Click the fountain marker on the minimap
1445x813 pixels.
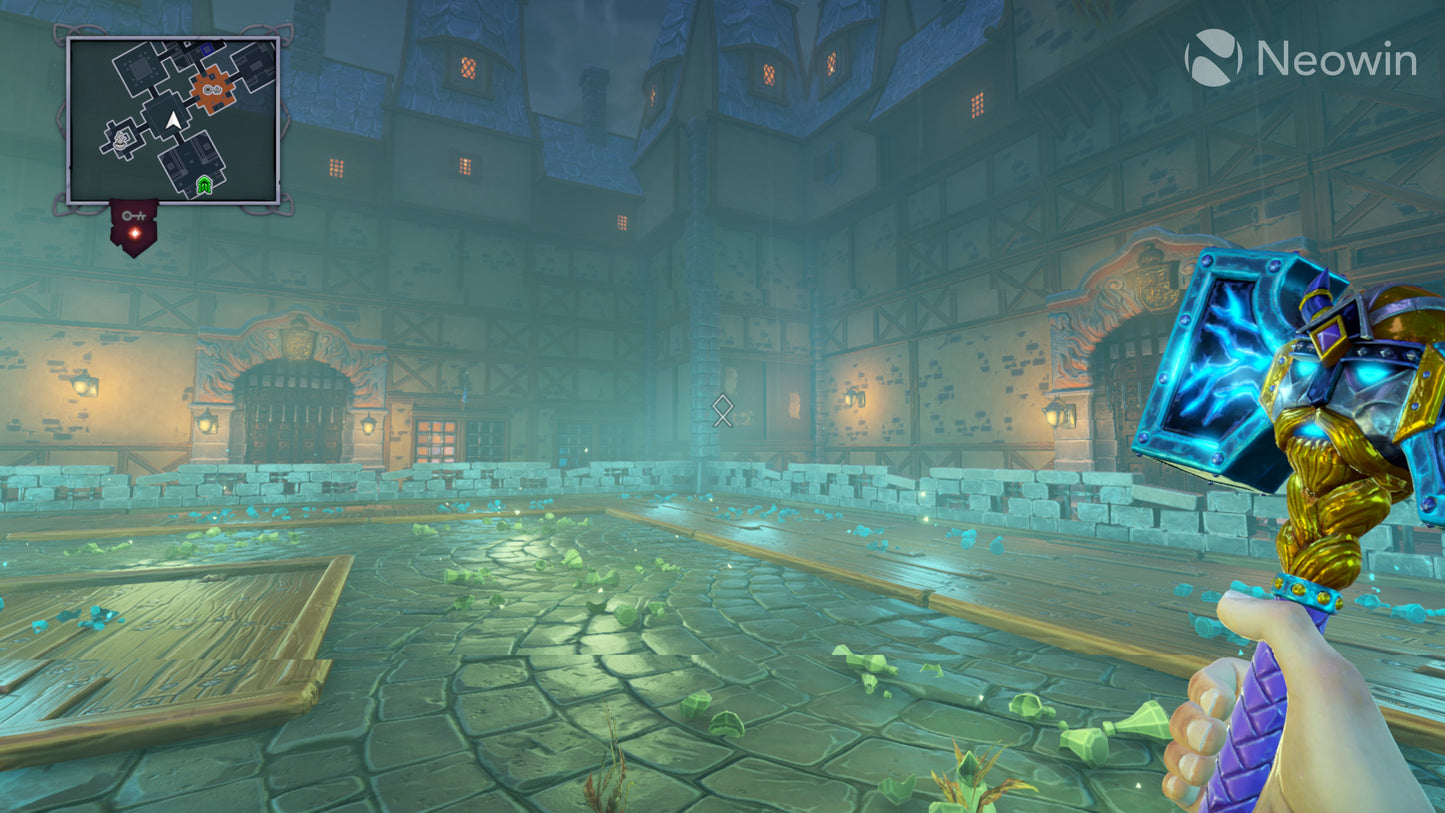tap(119, 141)
